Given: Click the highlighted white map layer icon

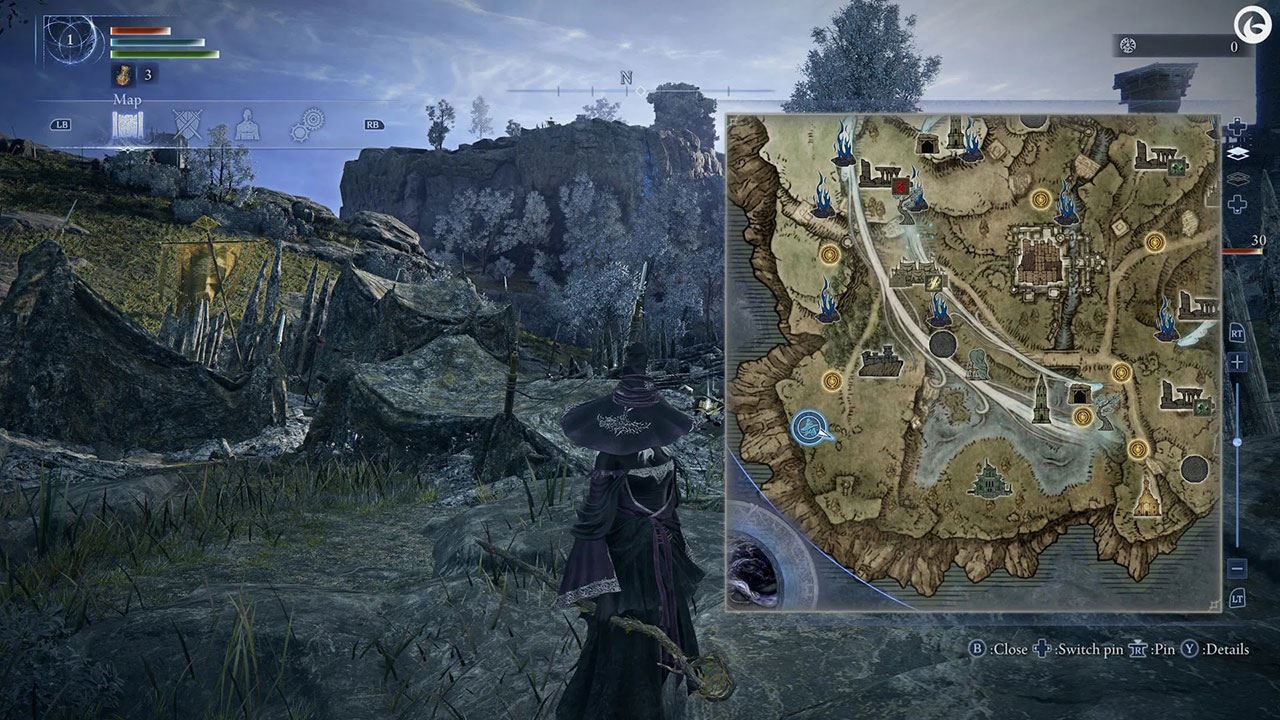Looking at the screenshot, I should (1237, 154).
